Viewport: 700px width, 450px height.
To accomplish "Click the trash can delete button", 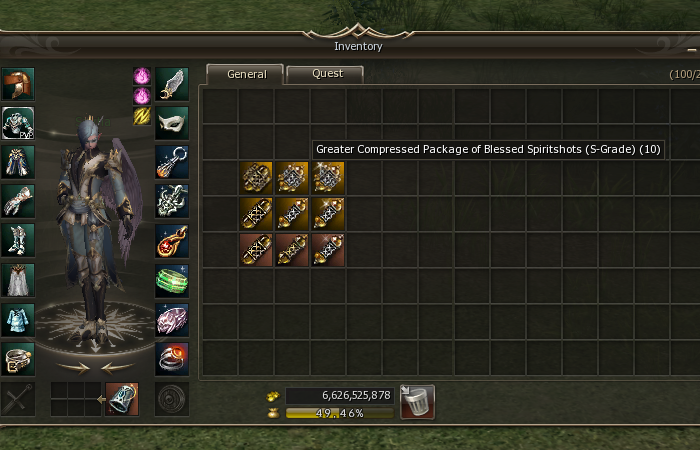I will [417, 402].
